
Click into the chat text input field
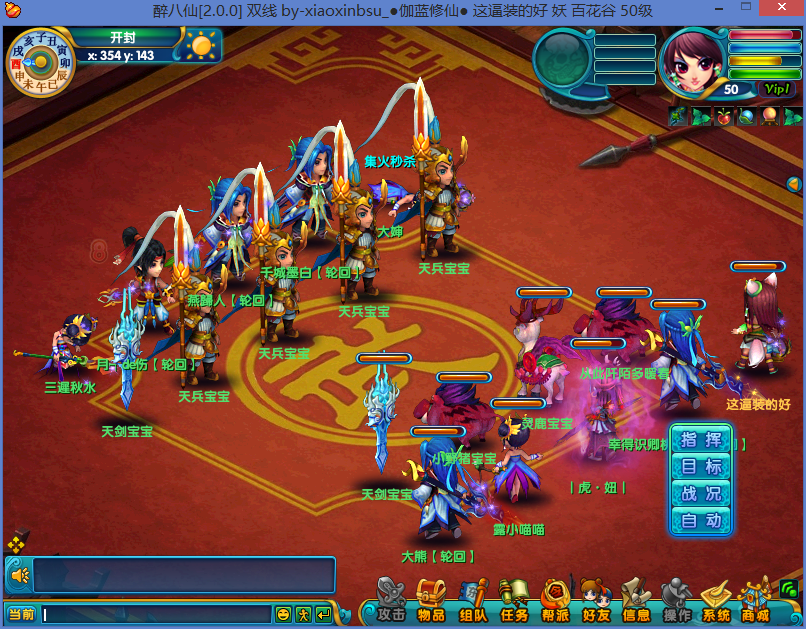156,614
